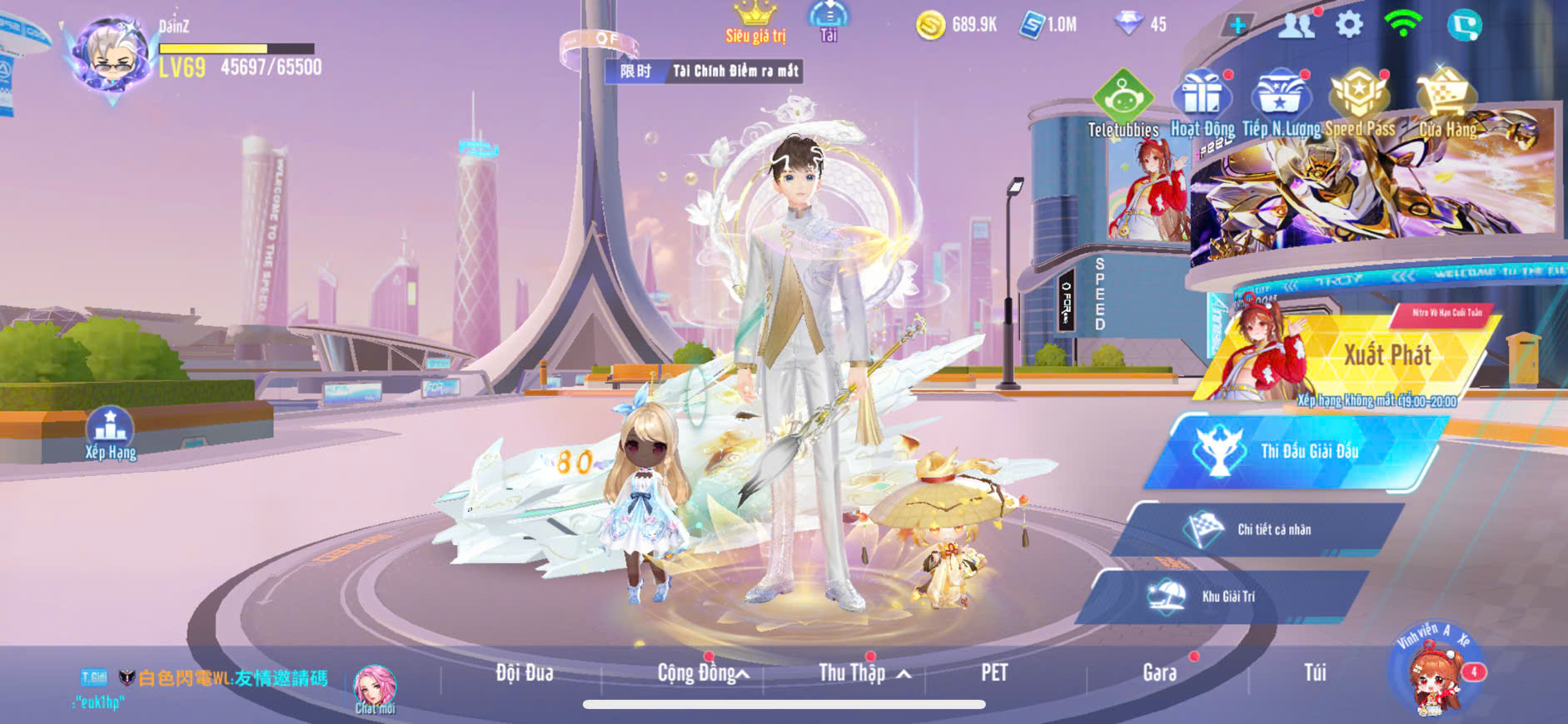The image size is (1568, 724).
Task: Expand the Cộng Đồng menu
Action: [702, 673]
